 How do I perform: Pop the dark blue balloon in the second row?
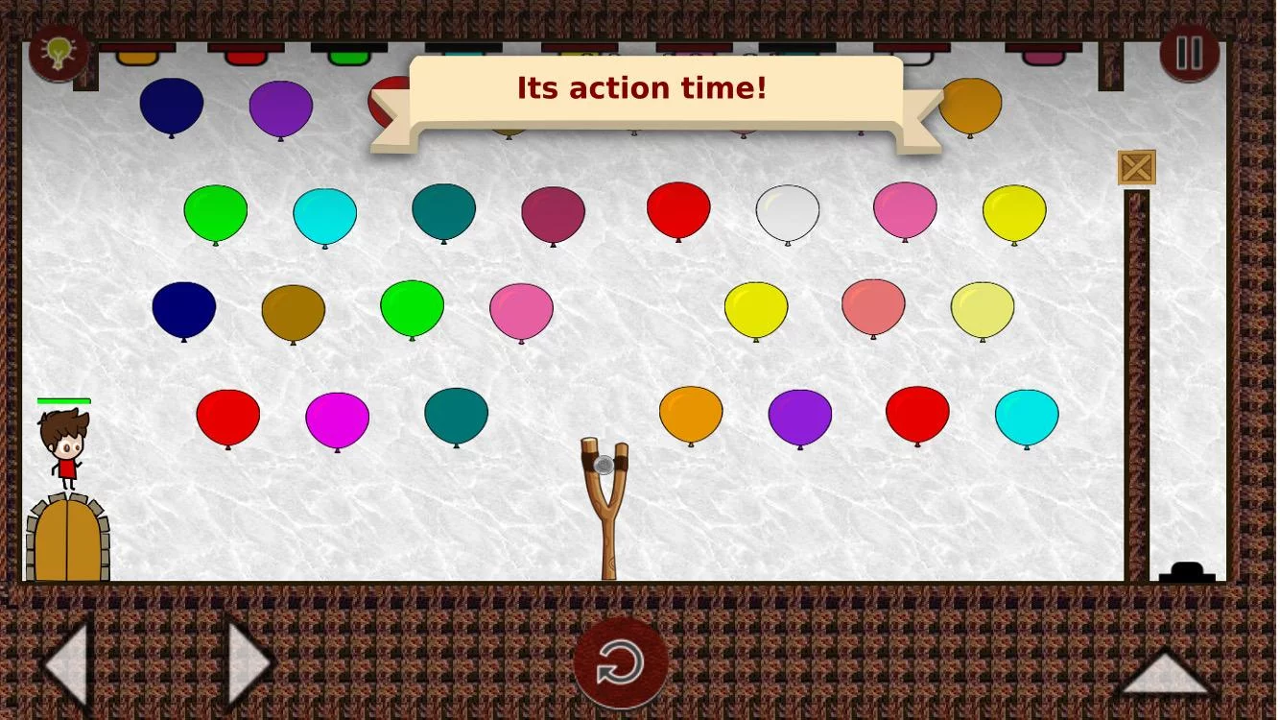[183, 310]
